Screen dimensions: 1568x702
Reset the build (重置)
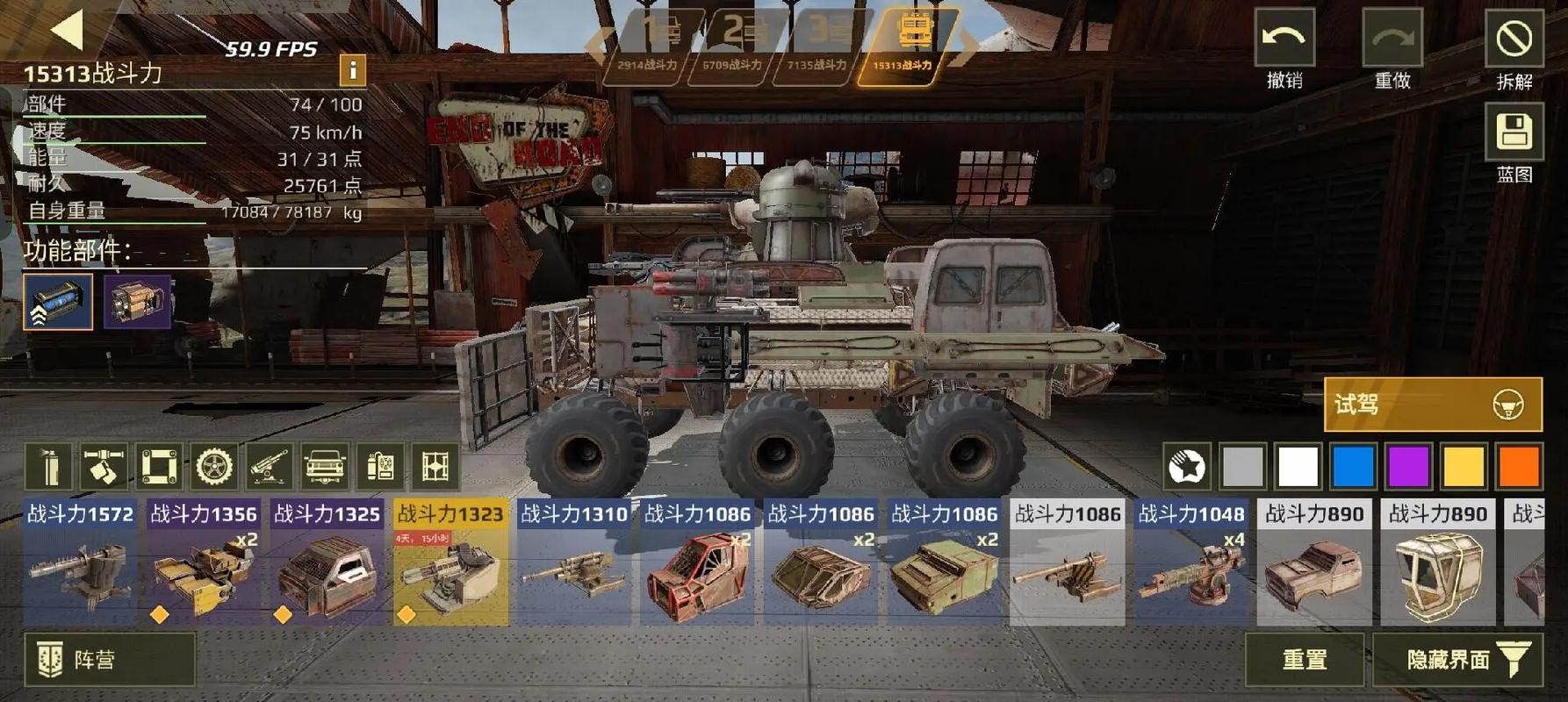1304,659
